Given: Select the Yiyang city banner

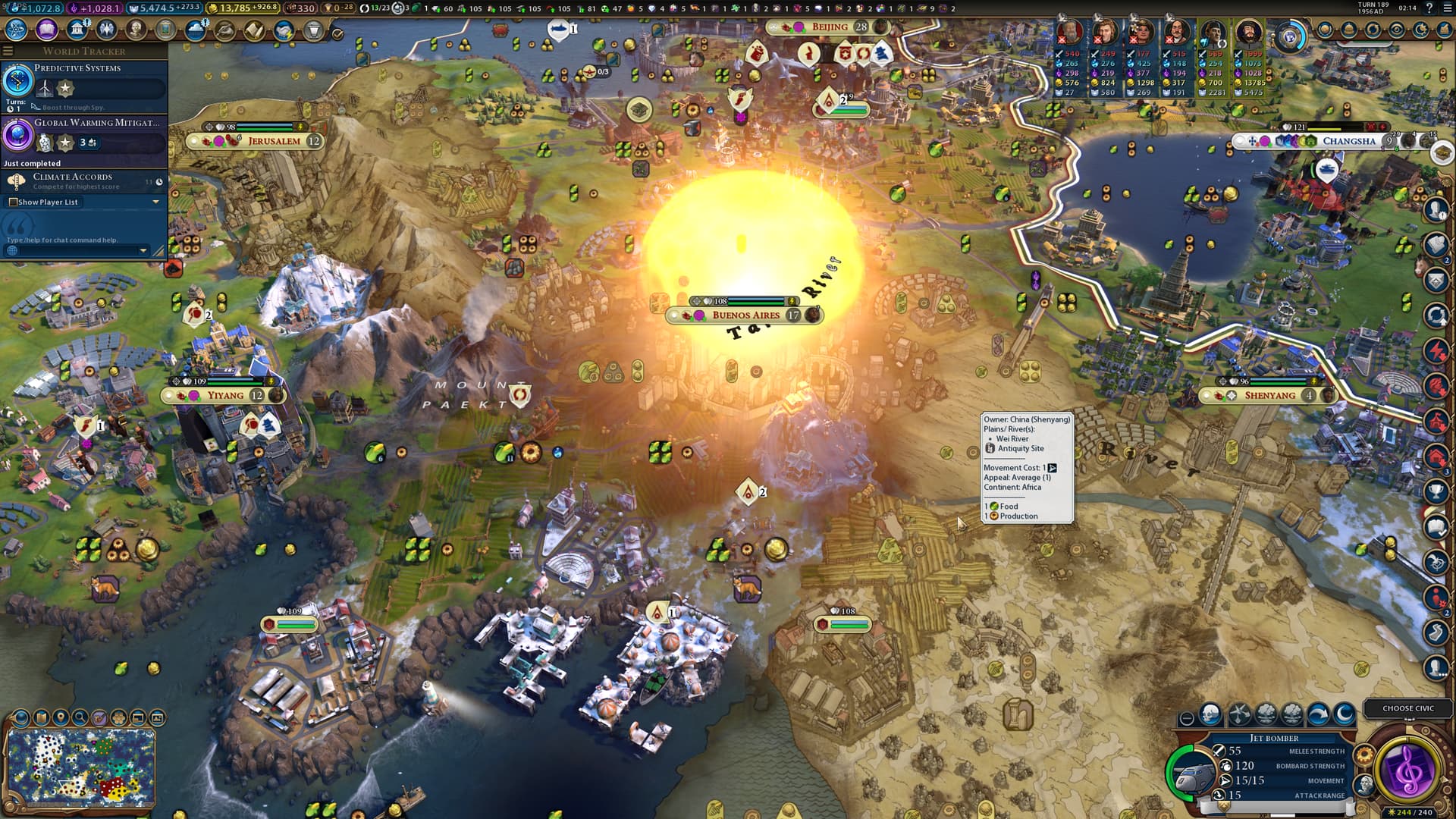Looking at the screenshot, I should [224, 395].
